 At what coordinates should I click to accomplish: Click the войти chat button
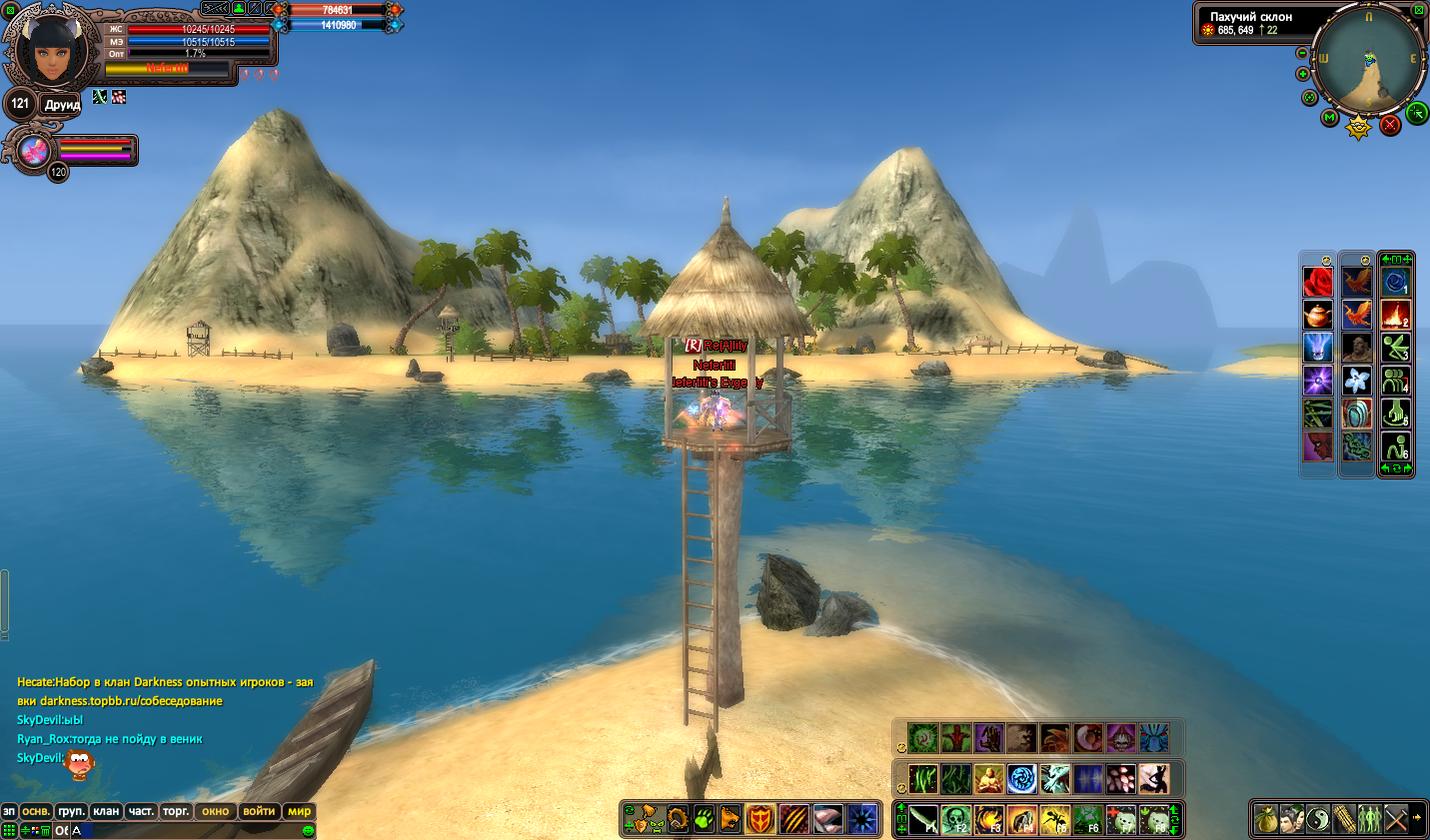point(259,811)
